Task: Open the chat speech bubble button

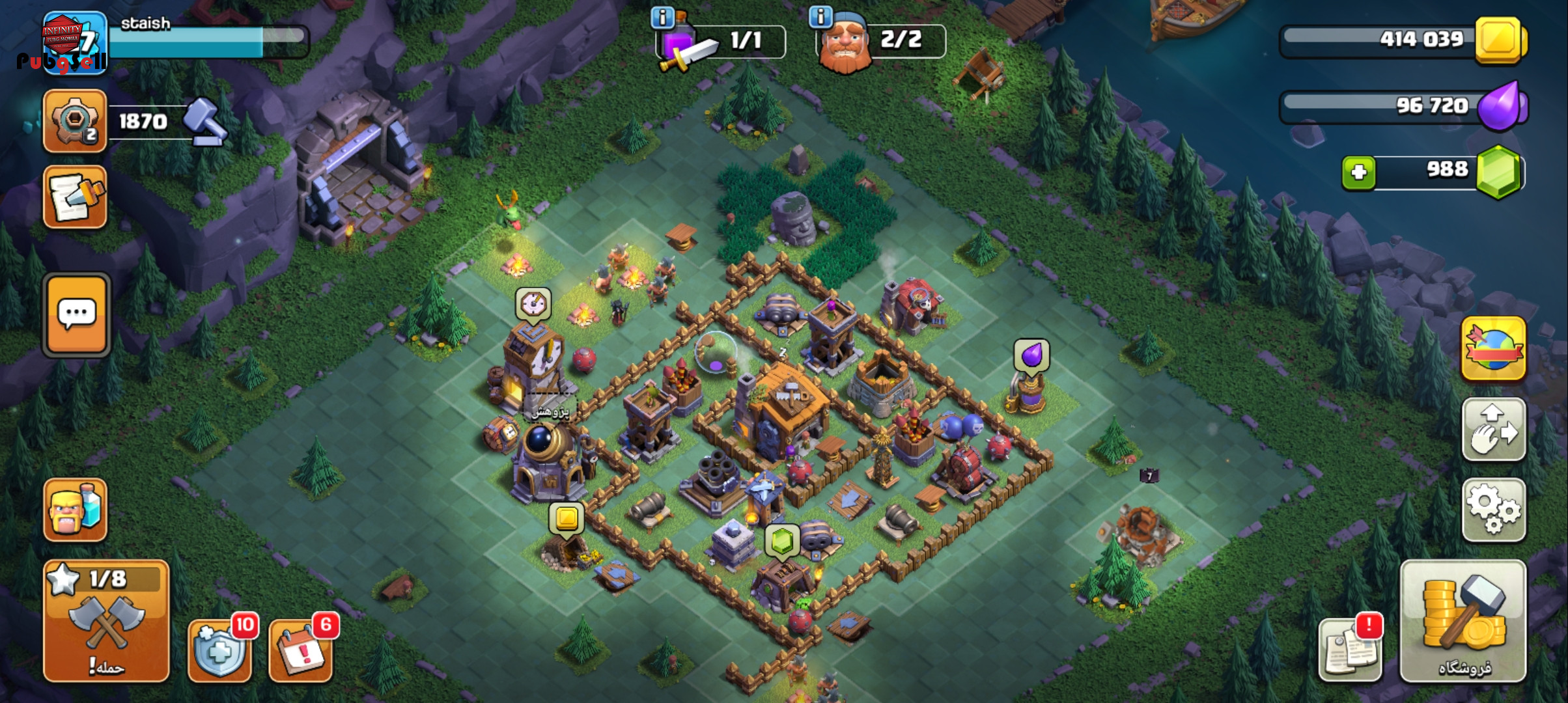Action: [77, 314]
